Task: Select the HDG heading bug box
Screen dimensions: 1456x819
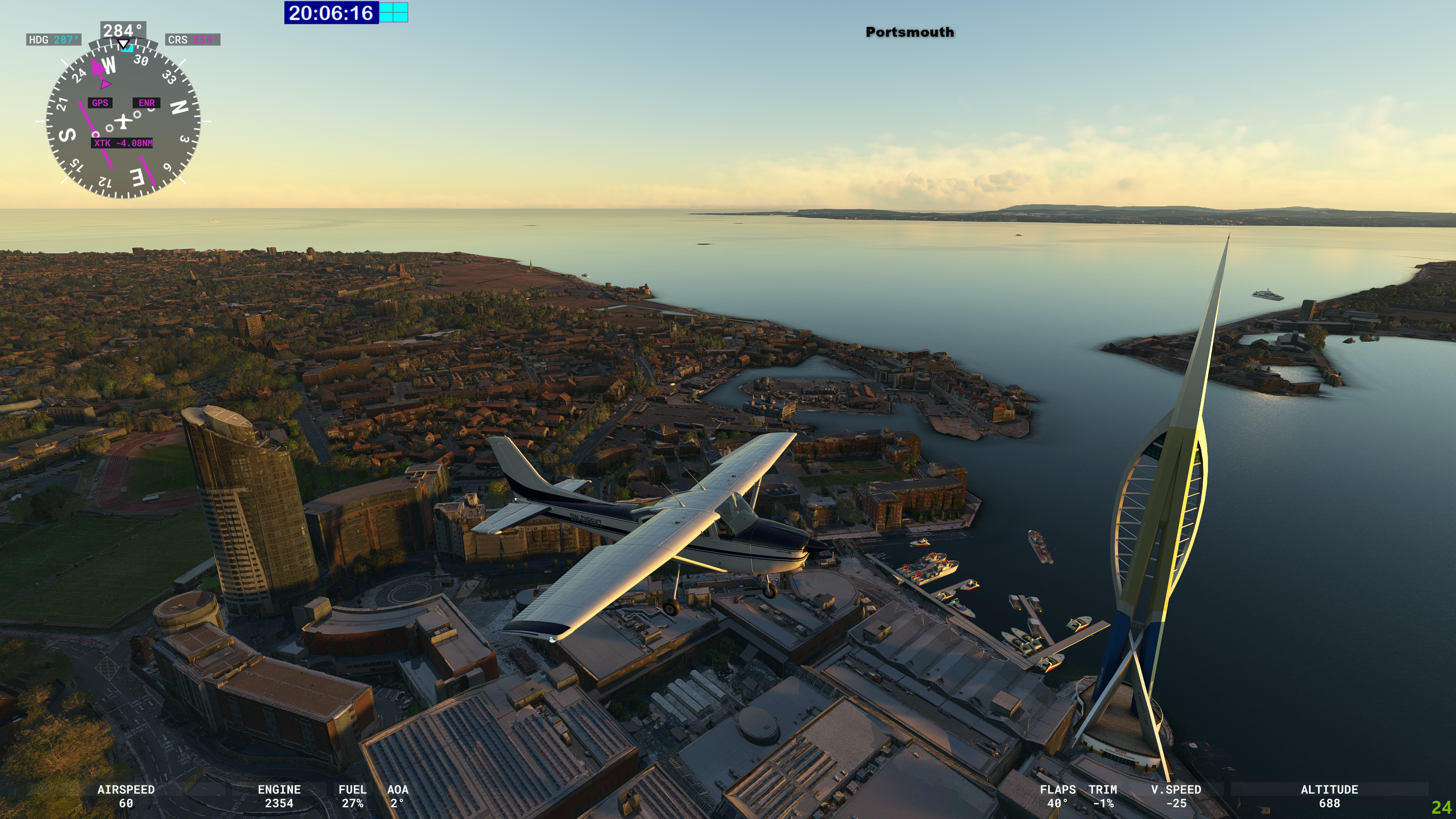Action: pyautogui.click(x=54, y=39)
